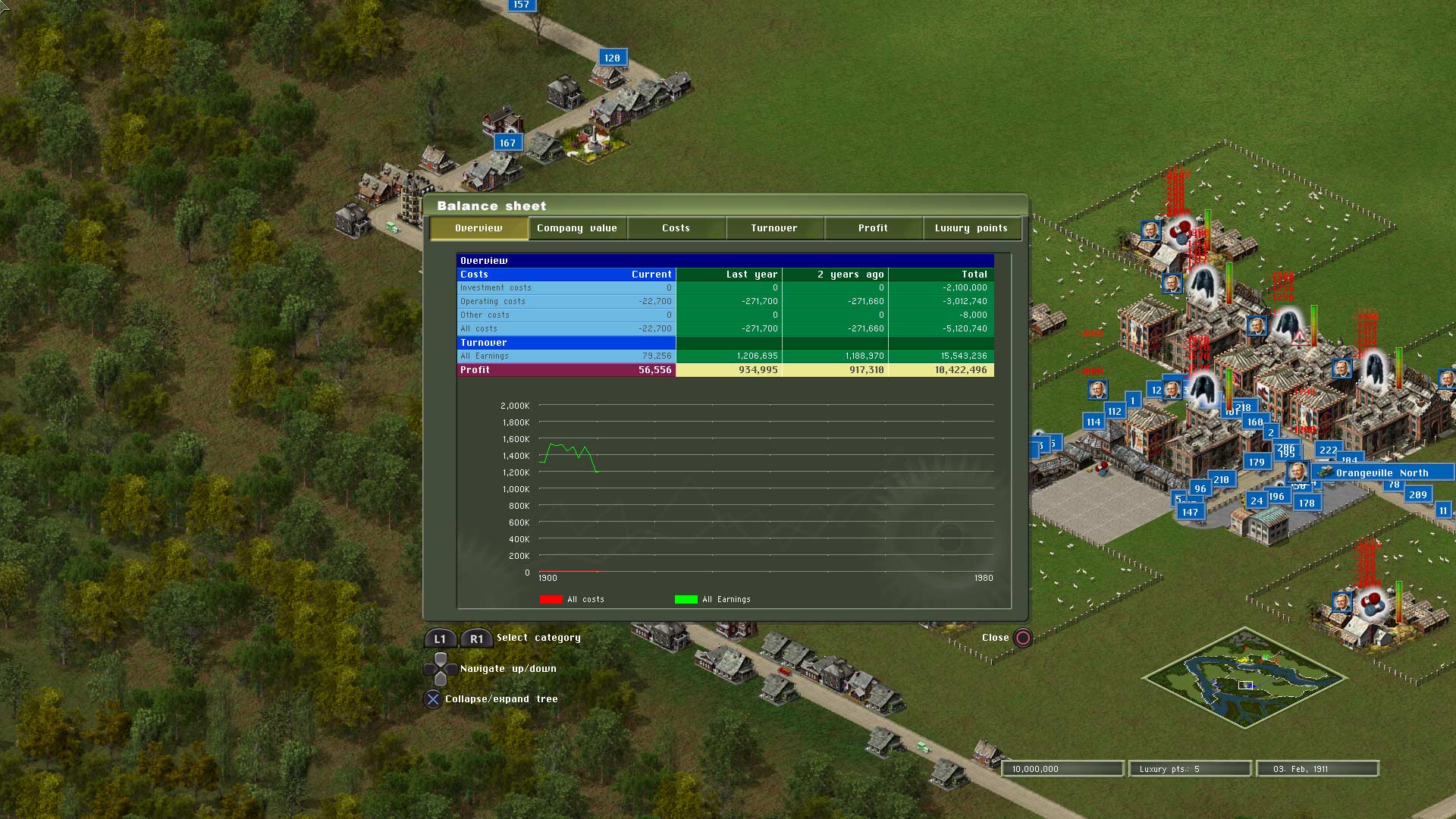Click the Cross button icon beside Collapse/expand tree

[433, 699]
